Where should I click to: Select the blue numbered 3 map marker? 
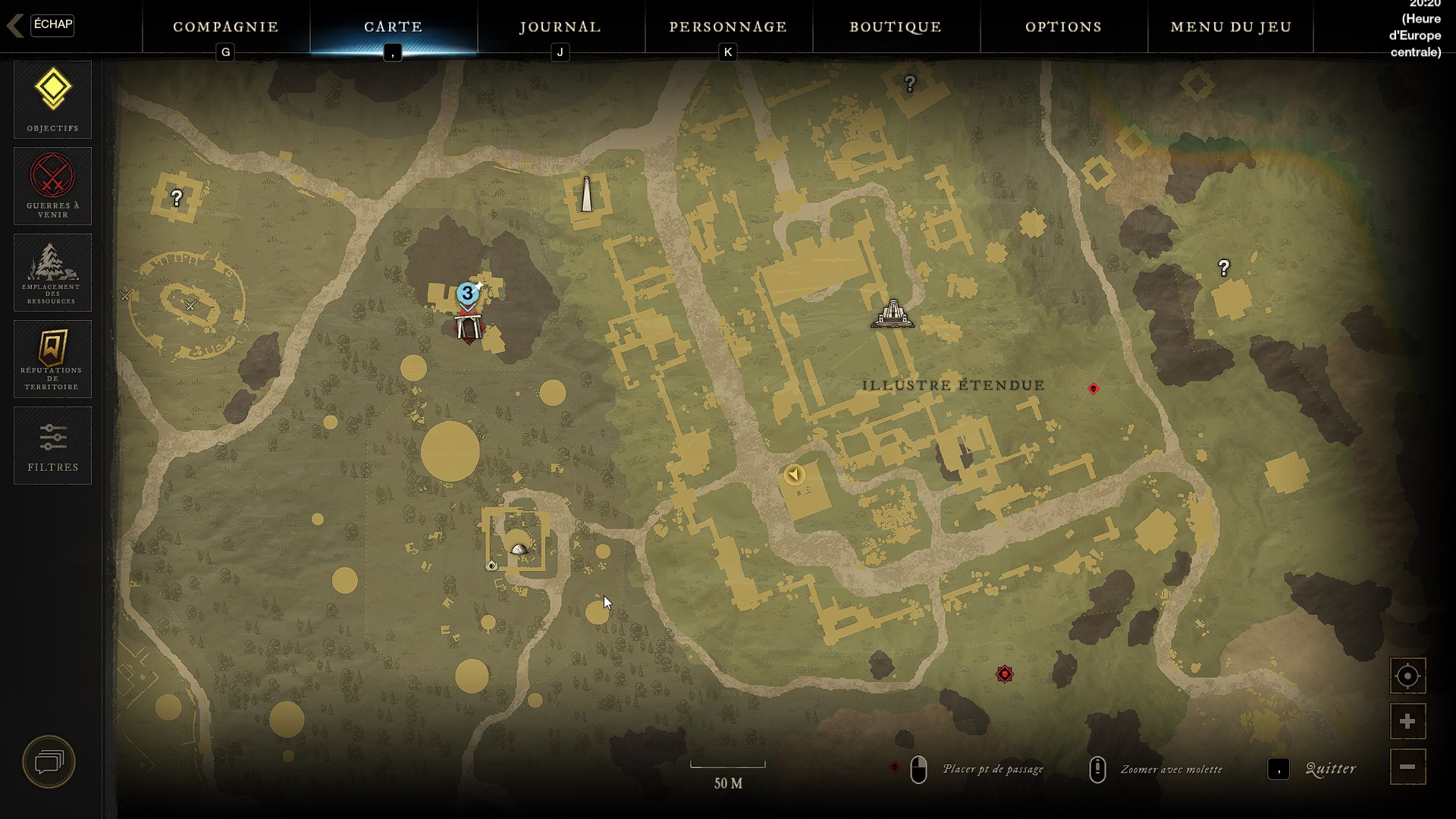point(468,293)
